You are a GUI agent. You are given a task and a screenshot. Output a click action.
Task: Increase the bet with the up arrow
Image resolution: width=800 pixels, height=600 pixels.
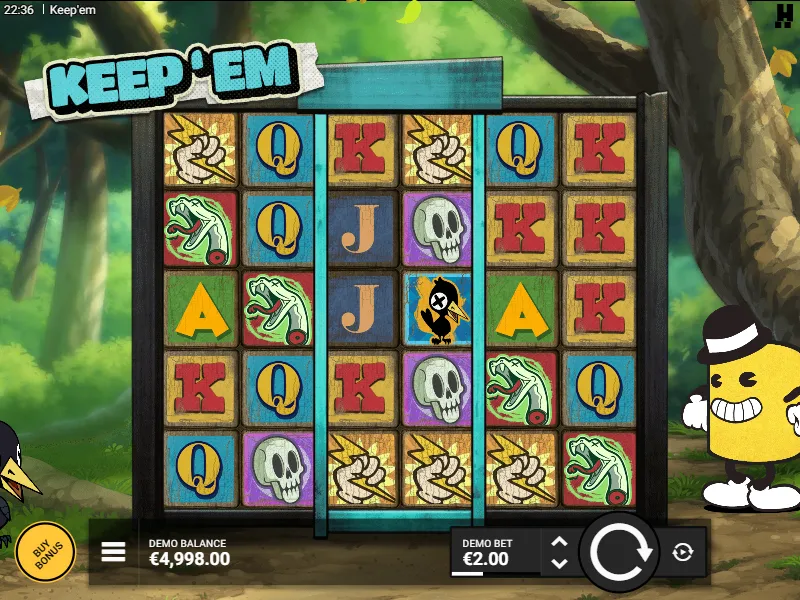(559, 543)
